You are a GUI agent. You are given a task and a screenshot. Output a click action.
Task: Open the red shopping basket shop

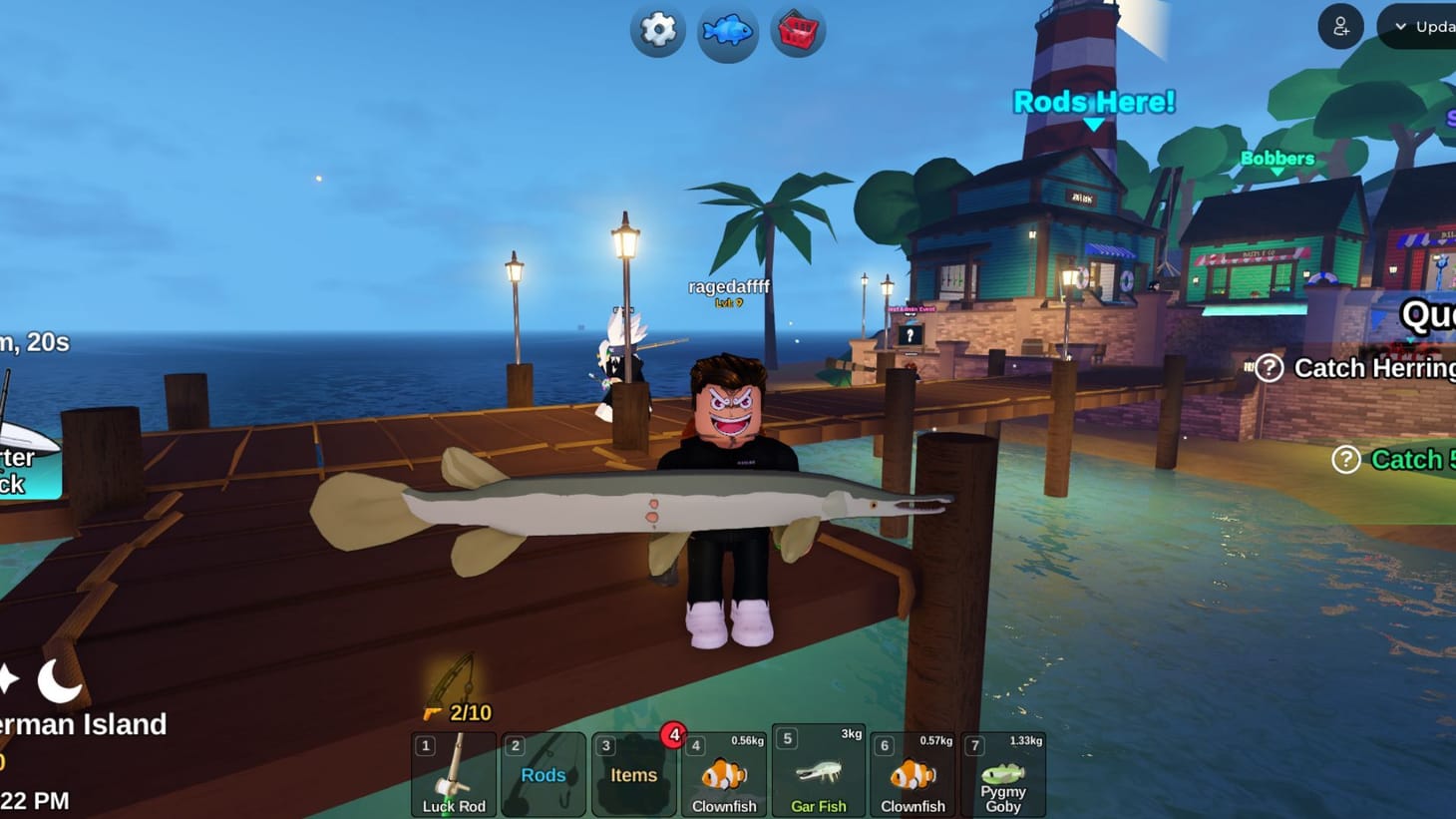797,31
